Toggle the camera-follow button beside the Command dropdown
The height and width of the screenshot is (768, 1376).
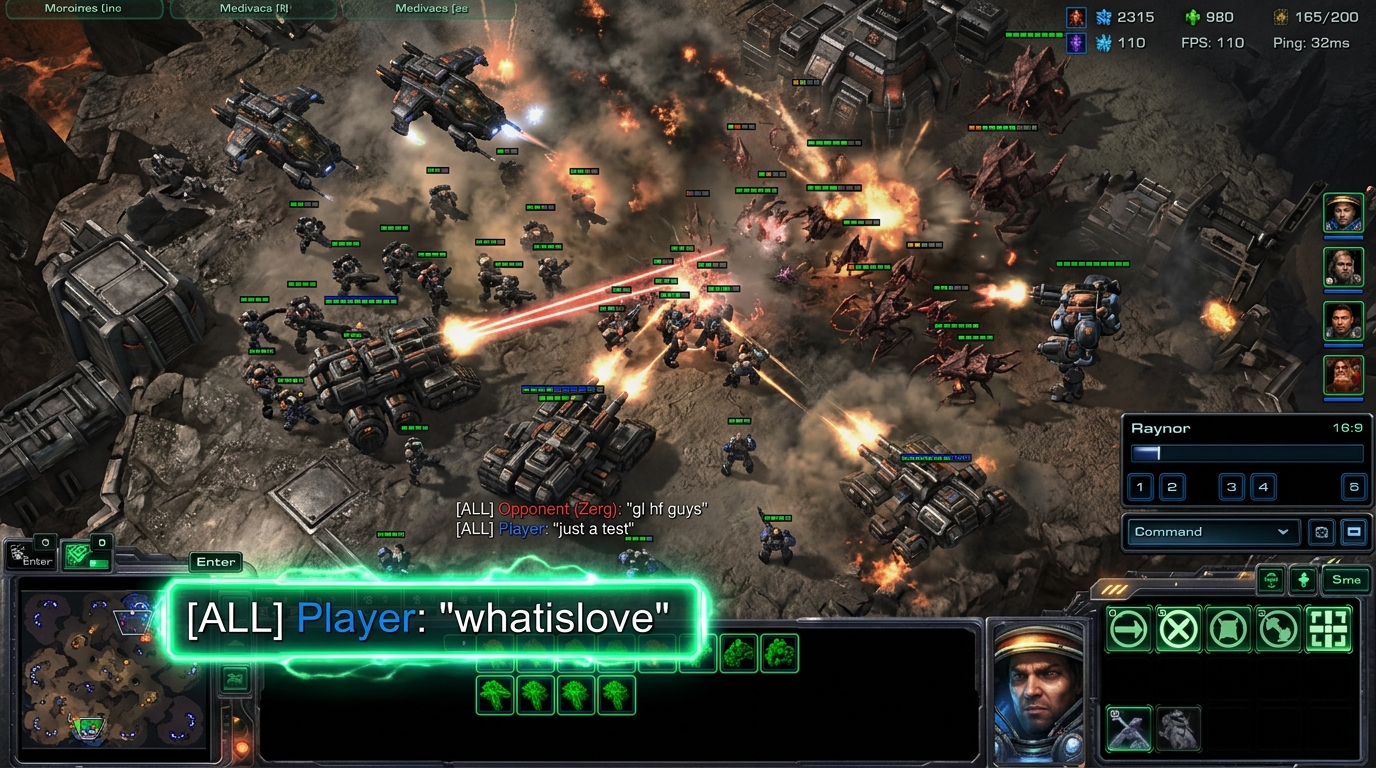[1321, 532]
